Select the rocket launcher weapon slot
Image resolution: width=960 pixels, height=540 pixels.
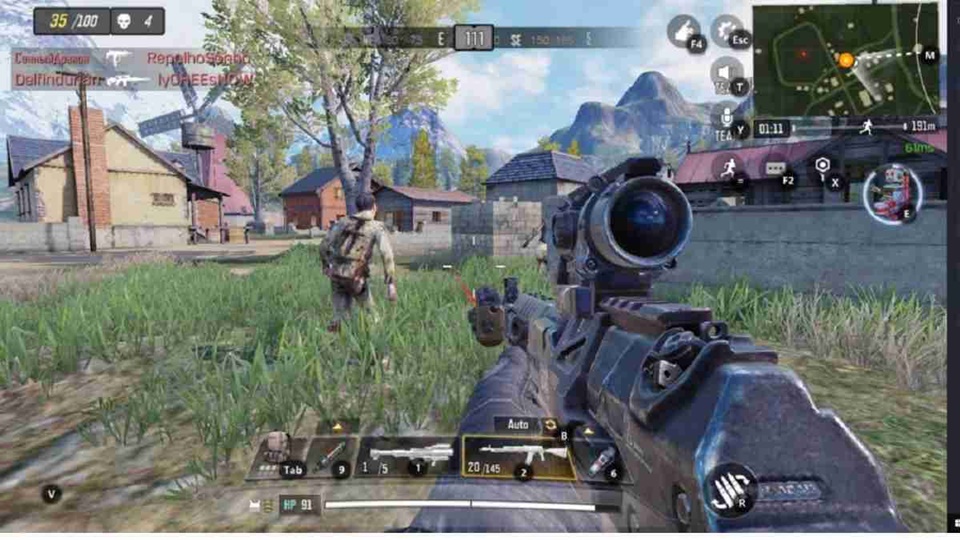coord(410,457)
